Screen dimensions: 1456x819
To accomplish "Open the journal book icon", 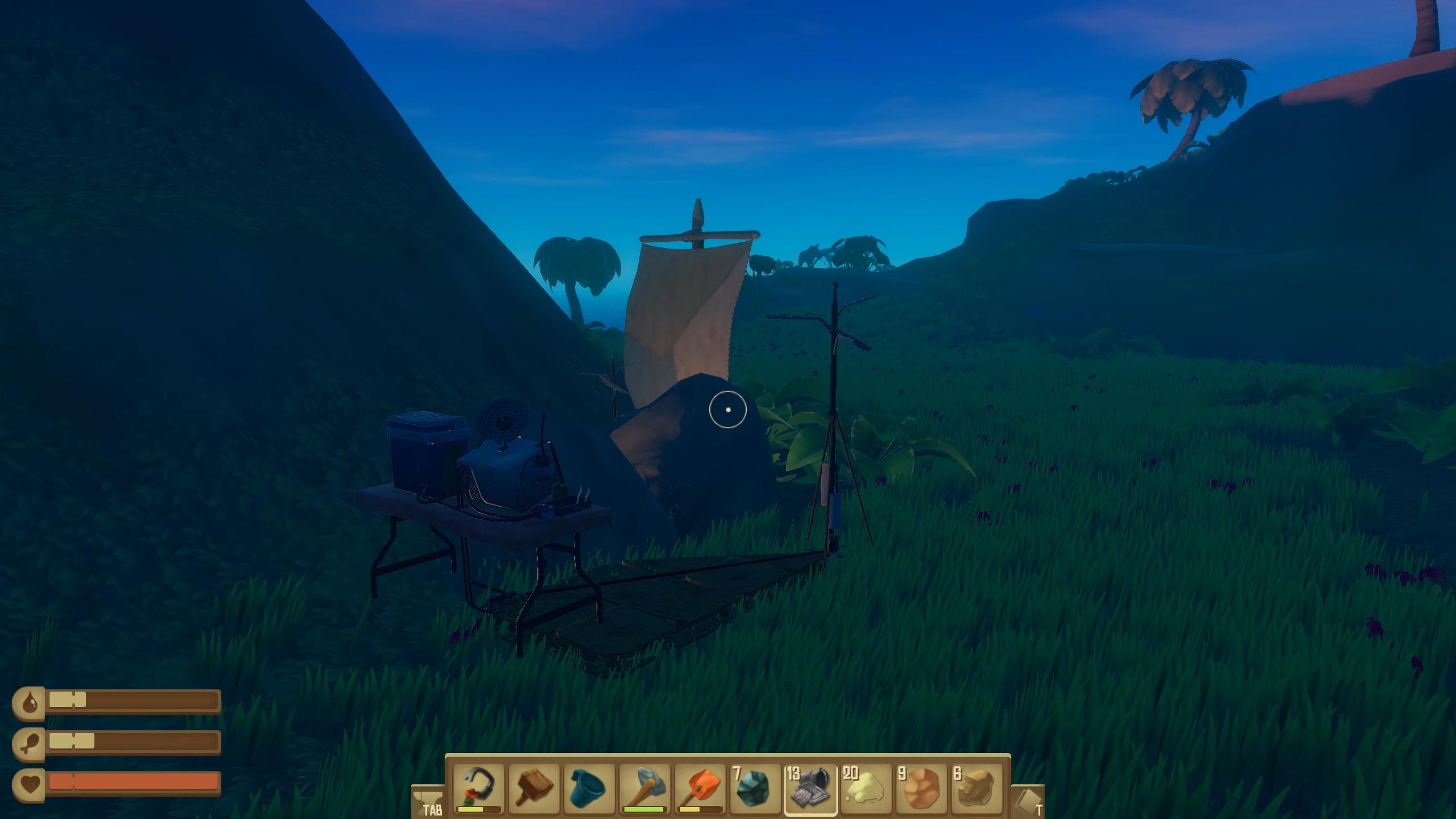I will [1028, 802].
